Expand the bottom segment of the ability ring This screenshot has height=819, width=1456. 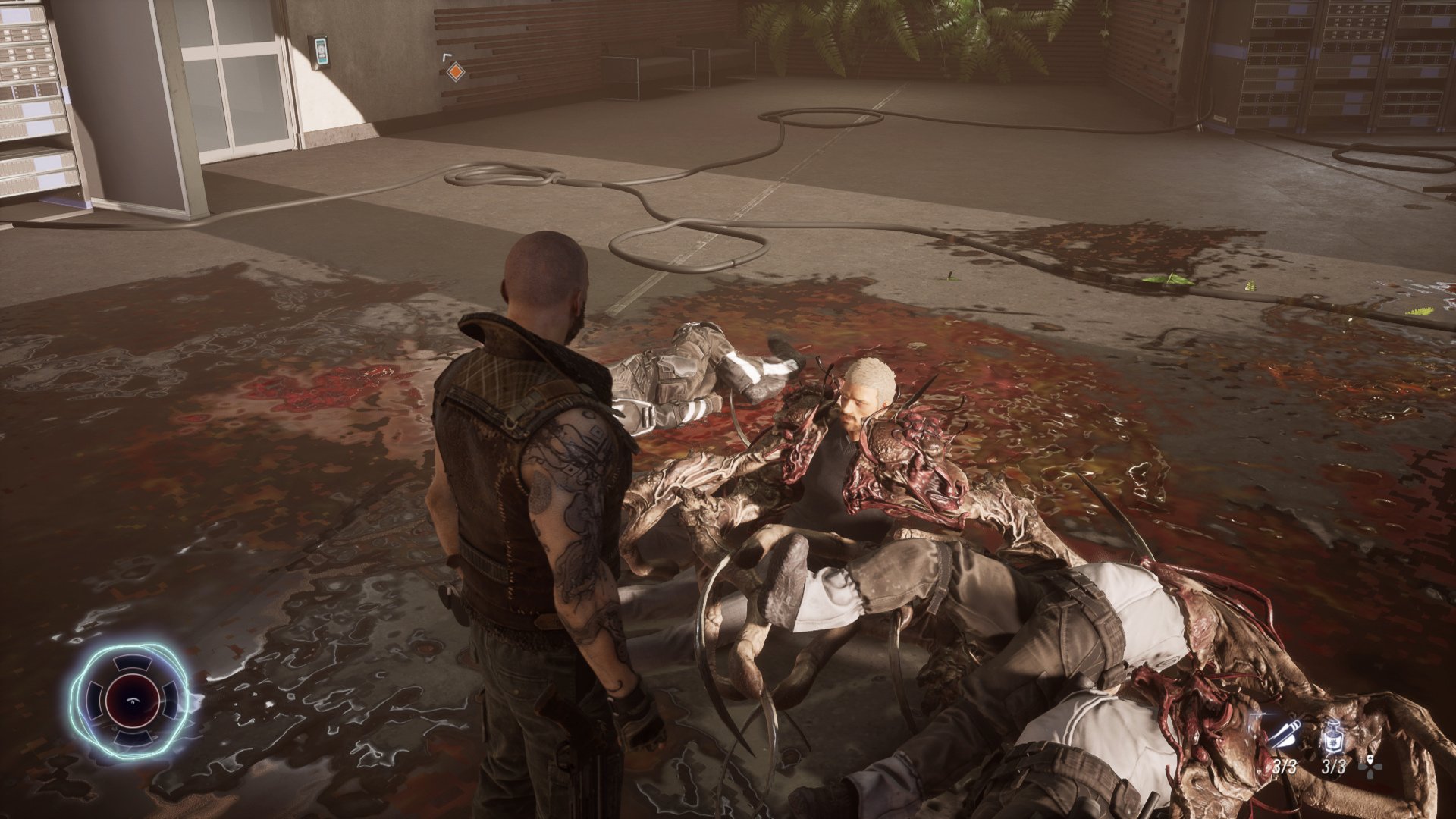[133, 737]
